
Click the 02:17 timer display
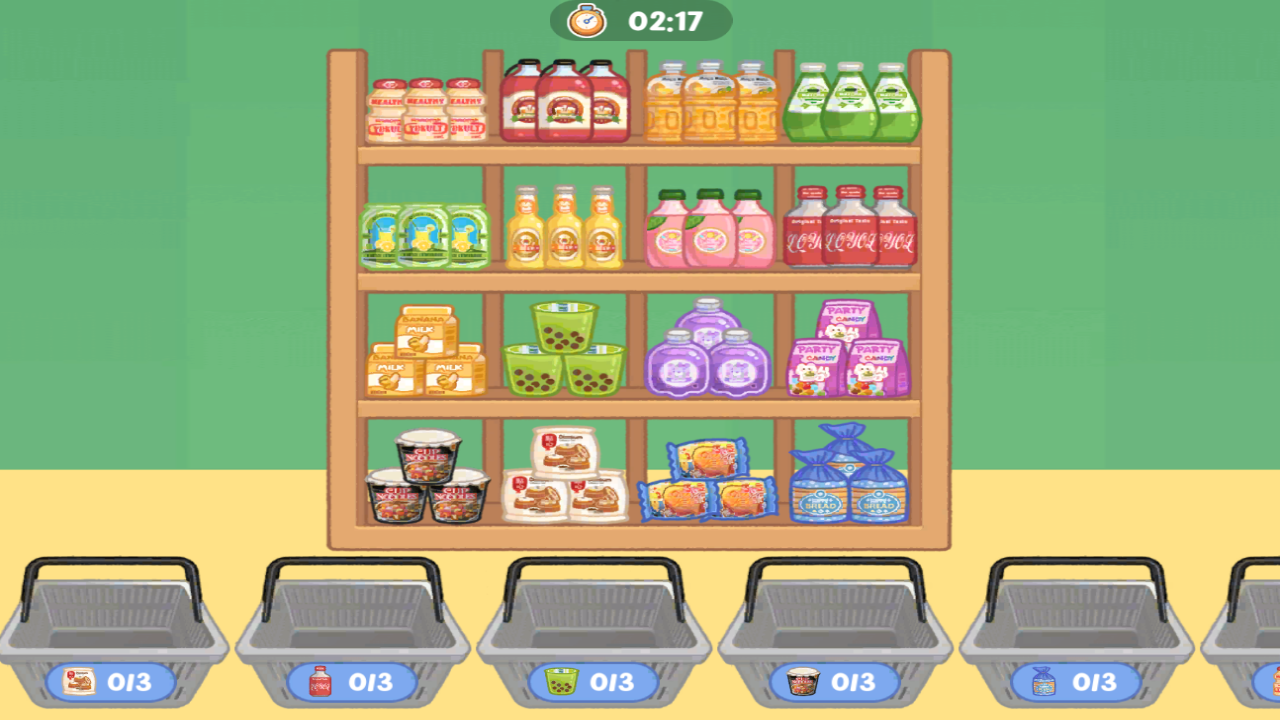click(638, 18)
